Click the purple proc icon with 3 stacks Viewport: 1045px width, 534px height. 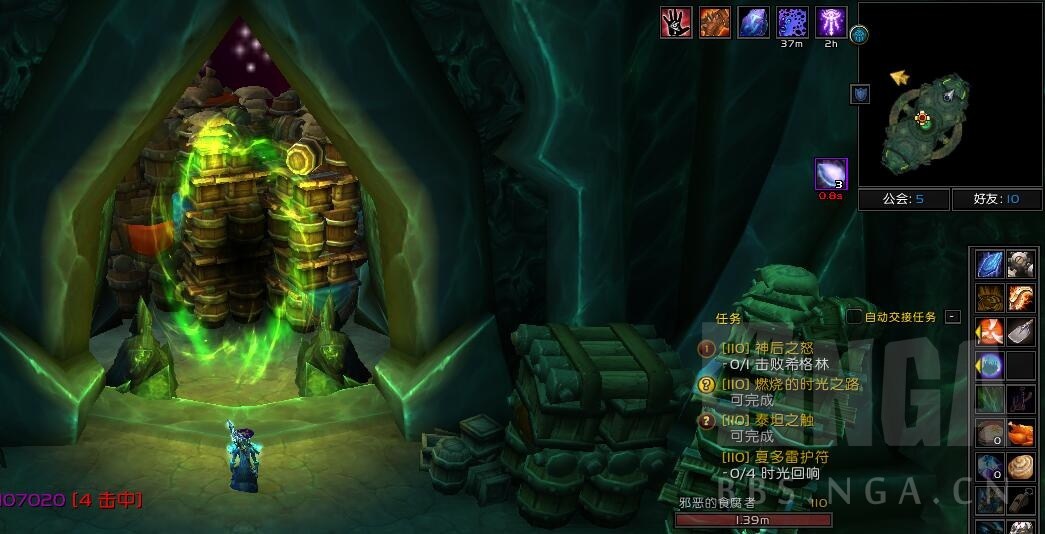click(831, 174)
